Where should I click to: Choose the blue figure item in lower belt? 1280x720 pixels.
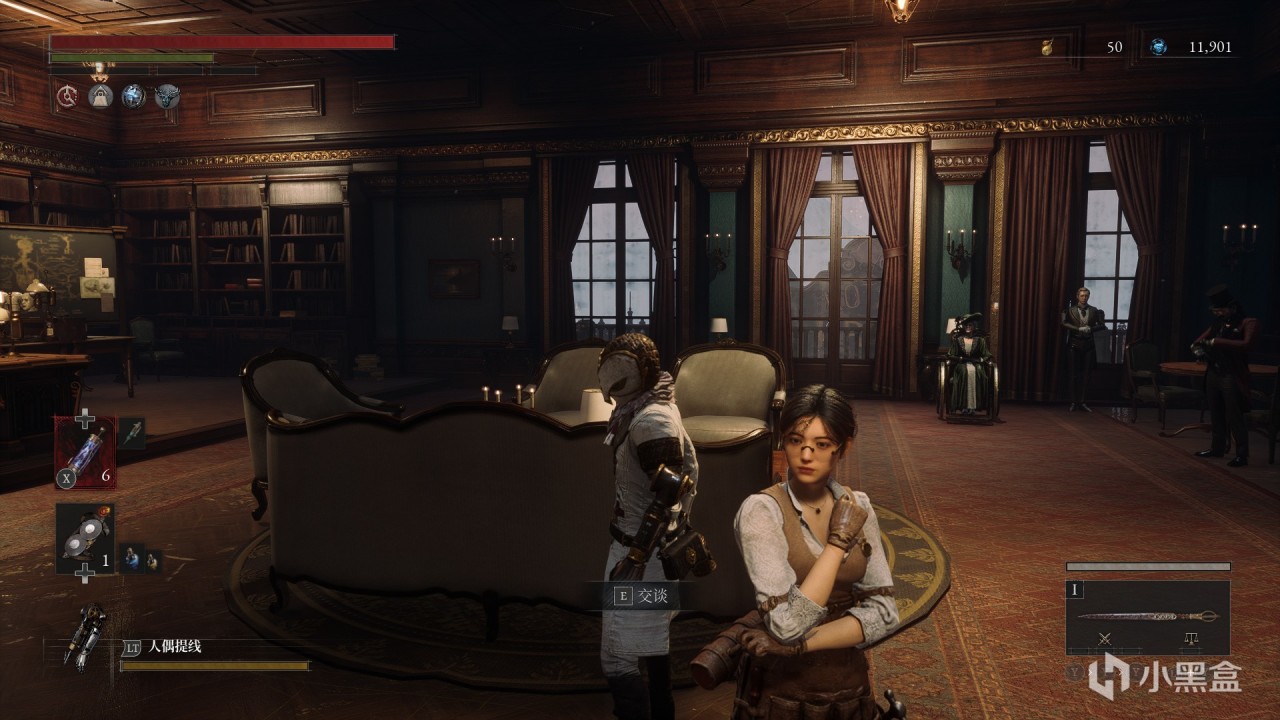(132, 559)
